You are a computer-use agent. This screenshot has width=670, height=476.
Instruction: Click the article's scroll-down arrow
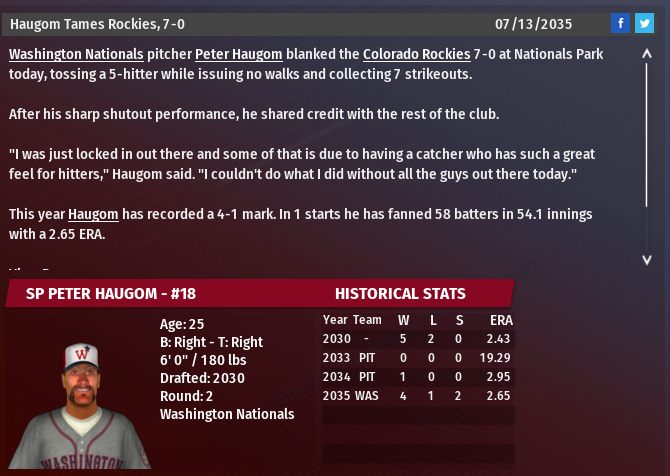647,259
